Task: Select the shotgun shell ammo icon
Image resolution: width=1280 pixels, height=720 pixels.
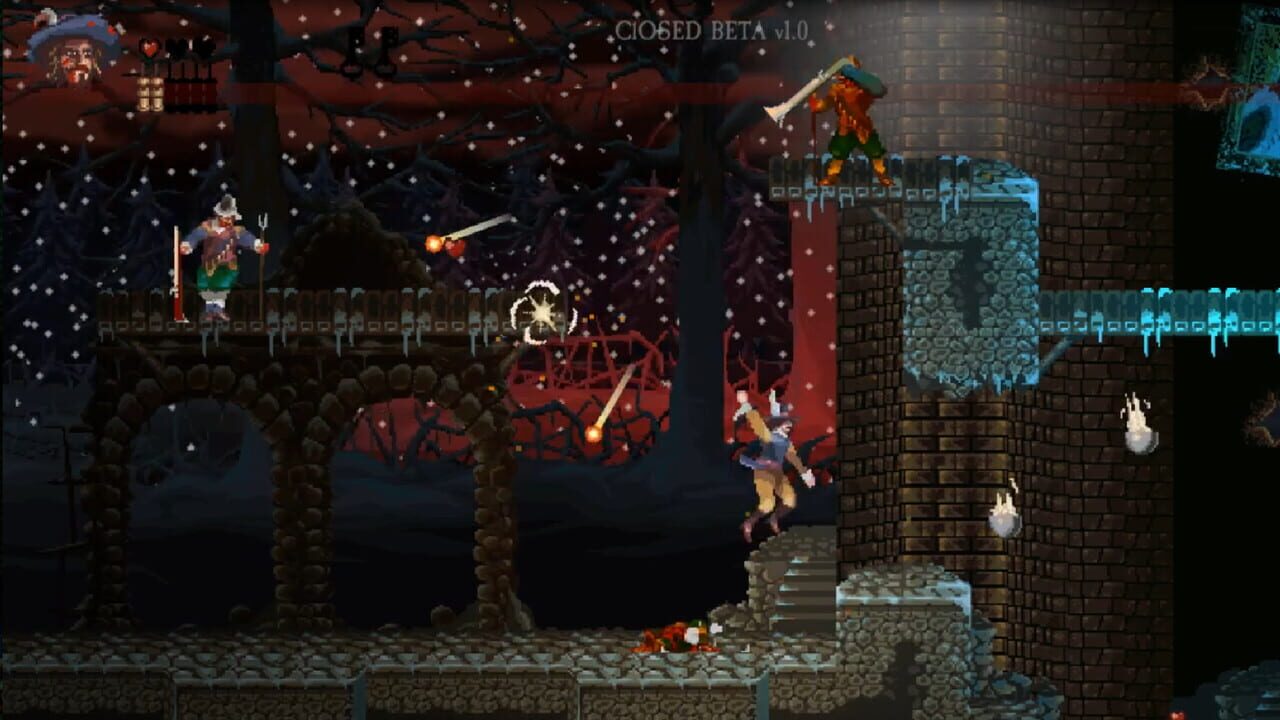Action: [x=149, y=95]
